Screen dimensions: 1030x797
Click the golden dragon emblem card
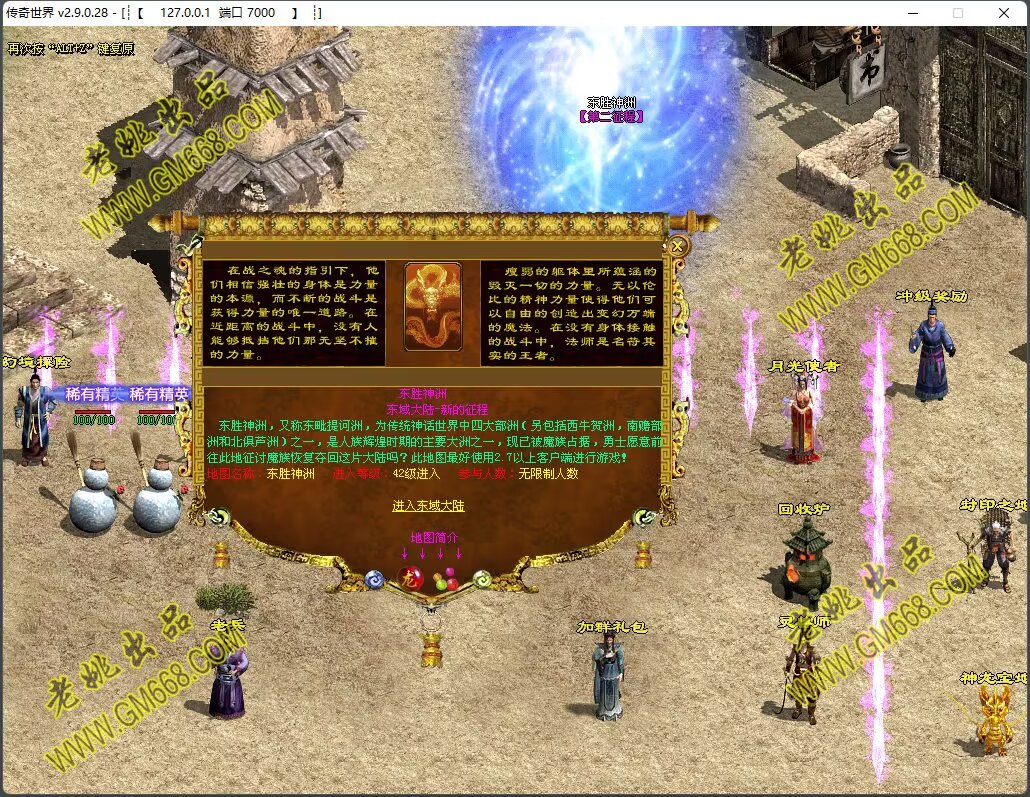[433, 307]
